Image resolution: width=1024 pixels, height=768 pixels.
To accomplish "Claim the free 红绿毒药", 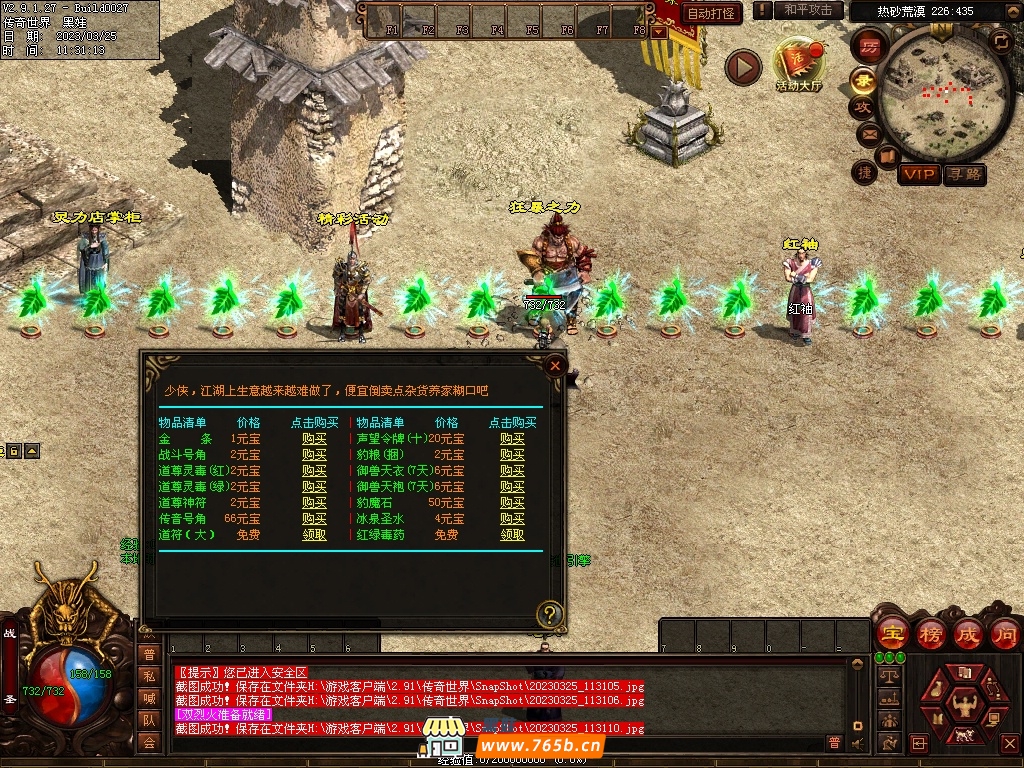I will pyautogui.click(x=512, y=535).
